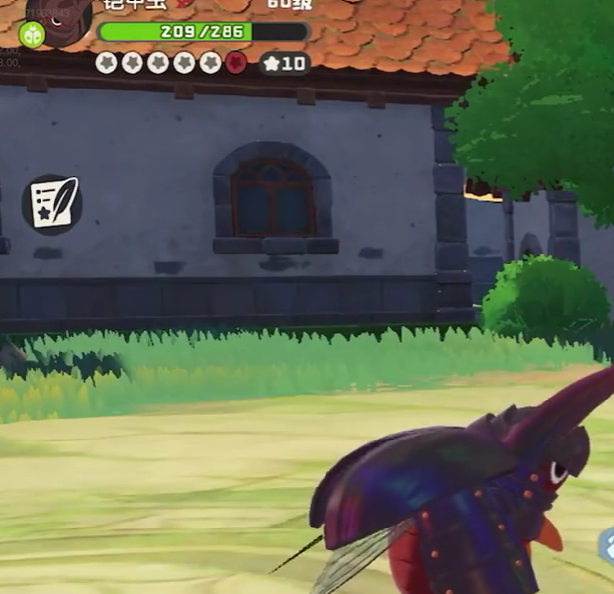Tap the red star energy slot

(x=236, y=63)
